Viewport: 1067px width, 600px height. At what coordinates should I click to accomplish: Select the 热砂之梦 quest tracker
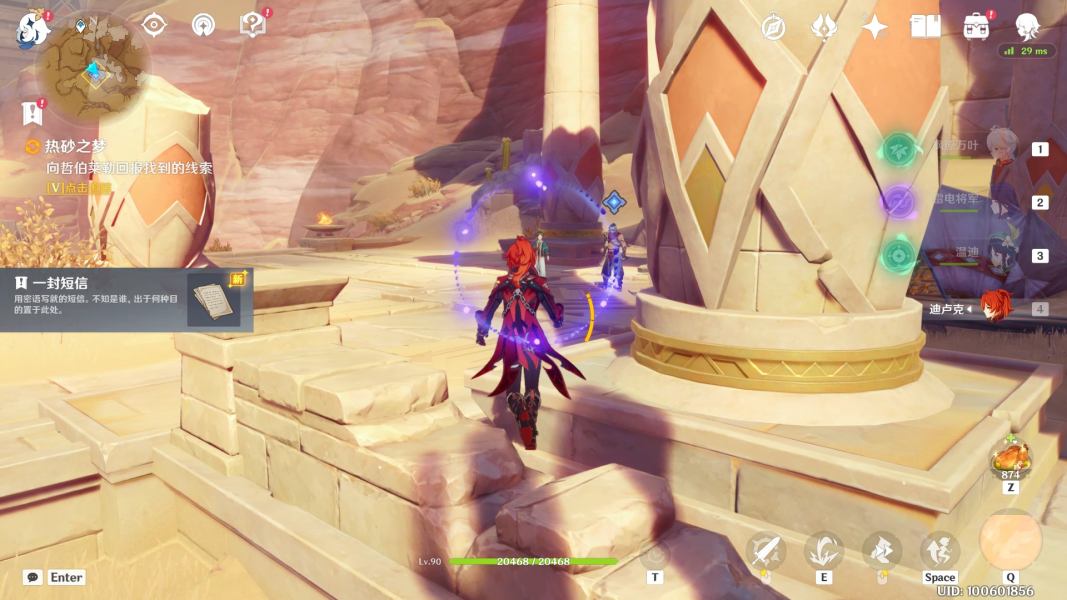(x=75, y=147)
